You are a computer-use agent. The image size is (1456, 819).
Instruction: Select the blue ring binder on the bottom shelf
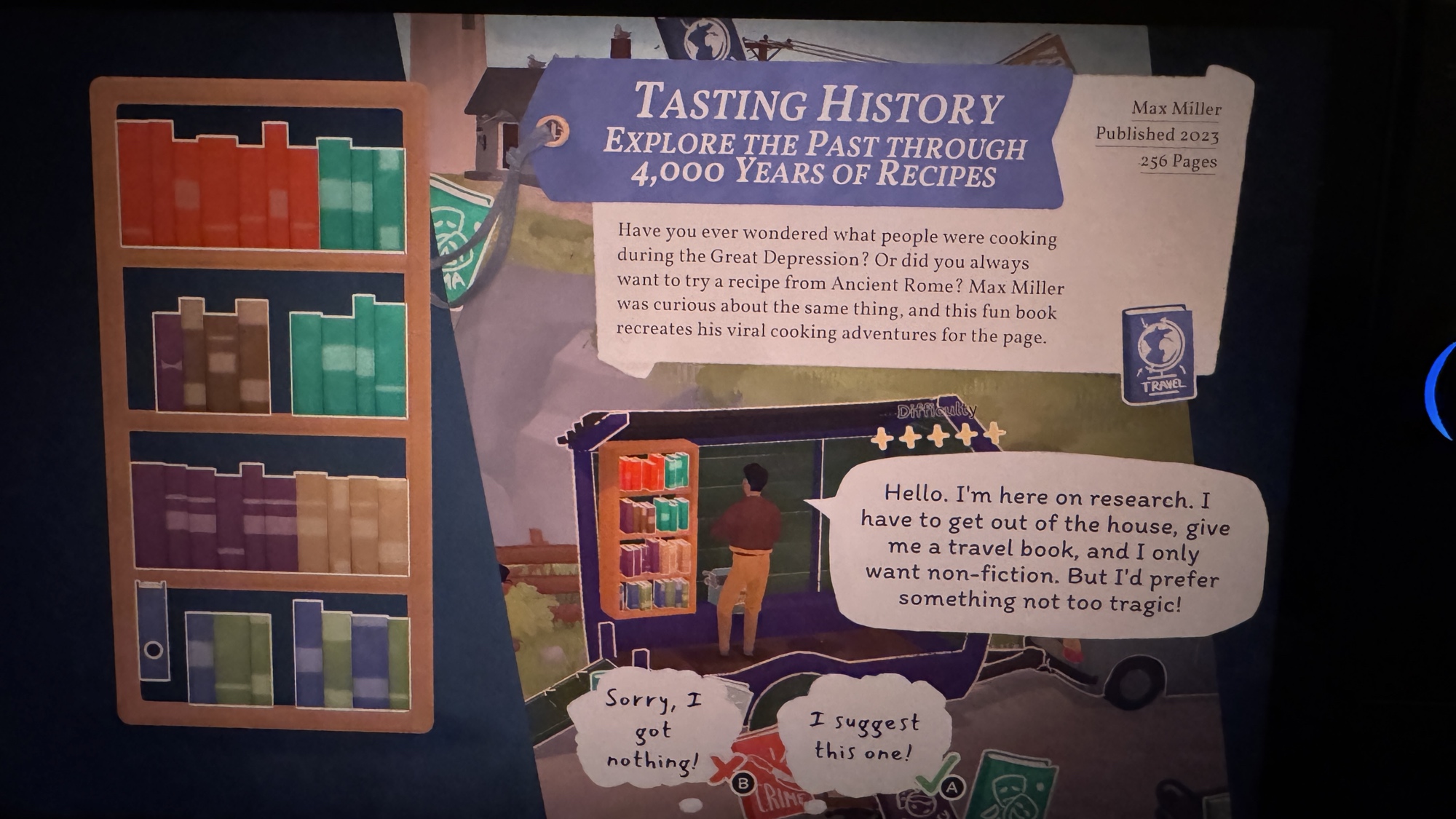(x=152, y=630)
